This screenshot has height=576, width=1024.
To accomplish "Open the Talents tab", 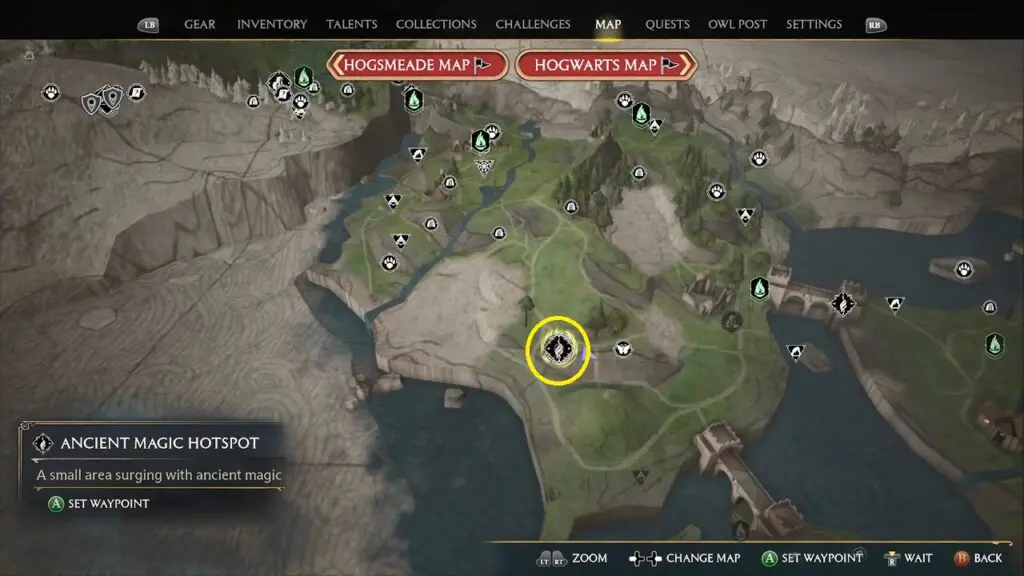I will tap(352, 24).
